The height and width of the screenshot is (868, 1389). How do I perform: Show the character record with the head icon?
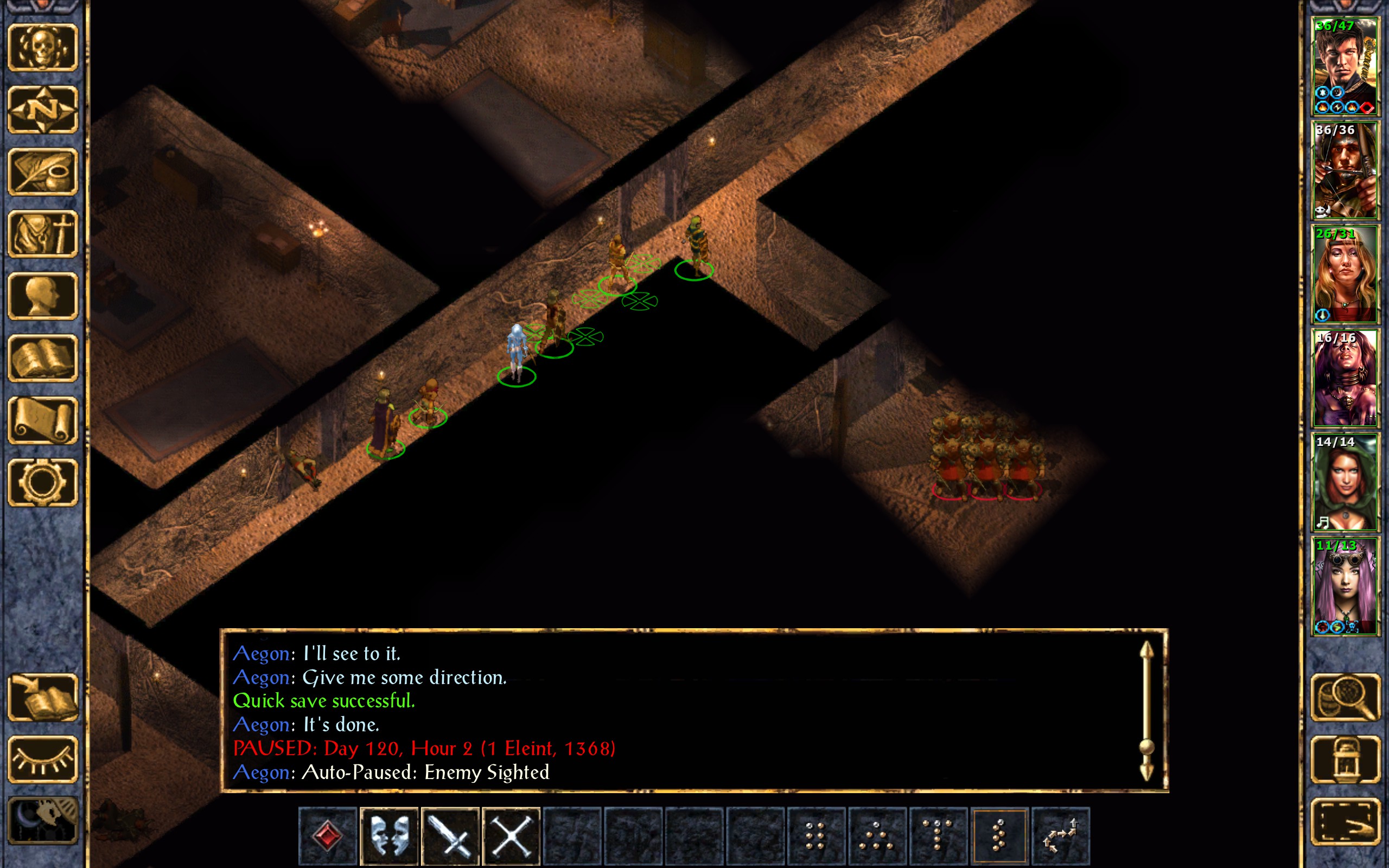tap(43, 296)
